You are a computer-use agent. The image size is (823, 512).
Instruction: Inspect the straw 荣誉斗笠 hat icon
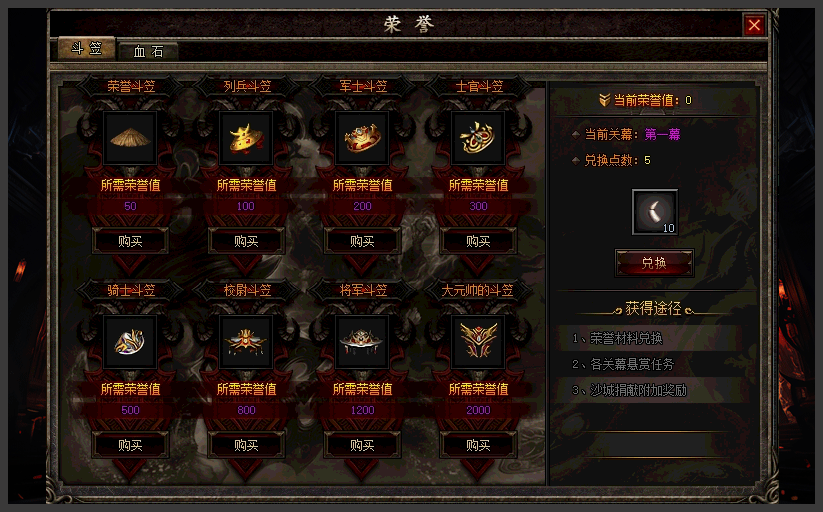pos(130,138)
